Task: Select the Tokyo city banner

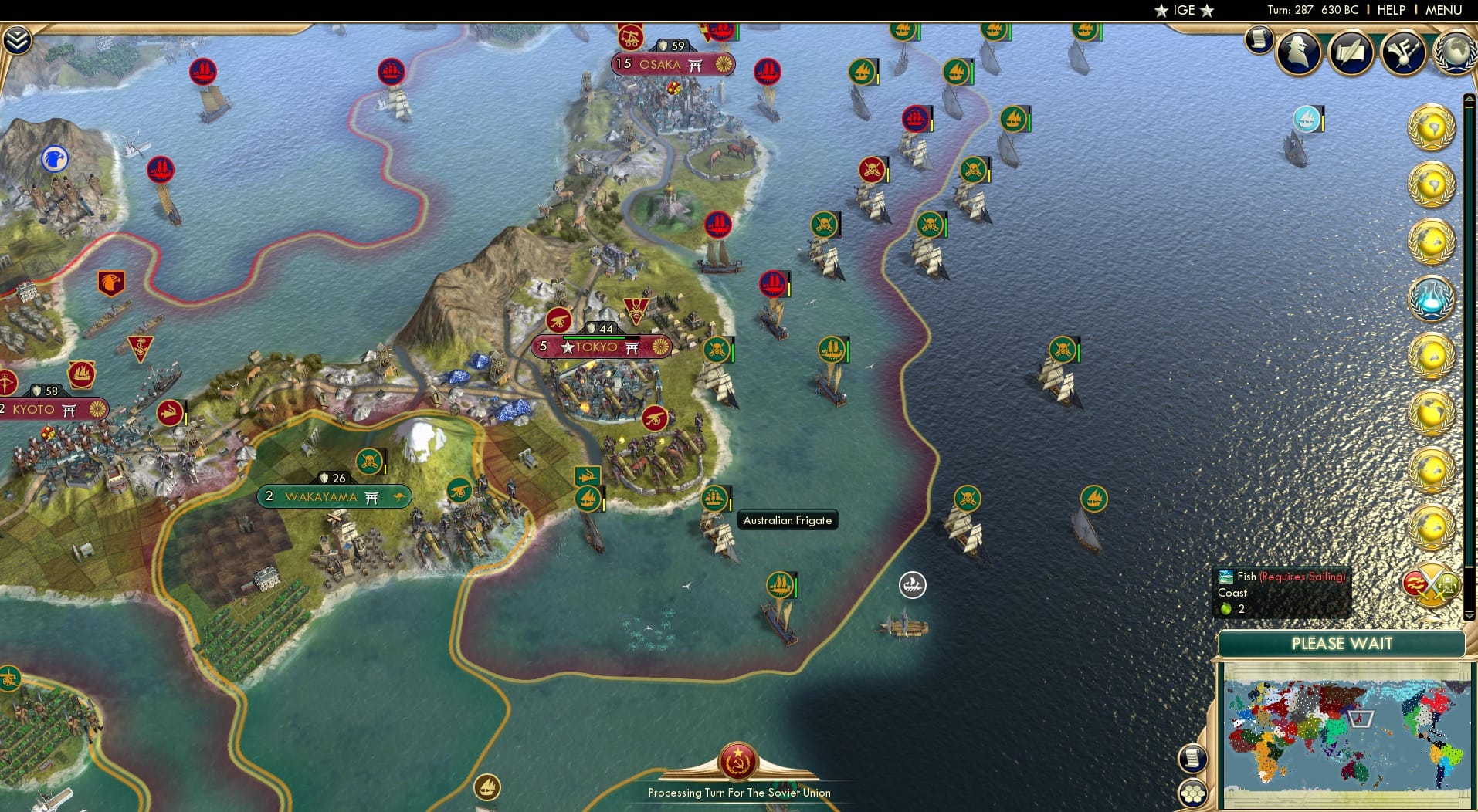Action: [x=602, y=346]
